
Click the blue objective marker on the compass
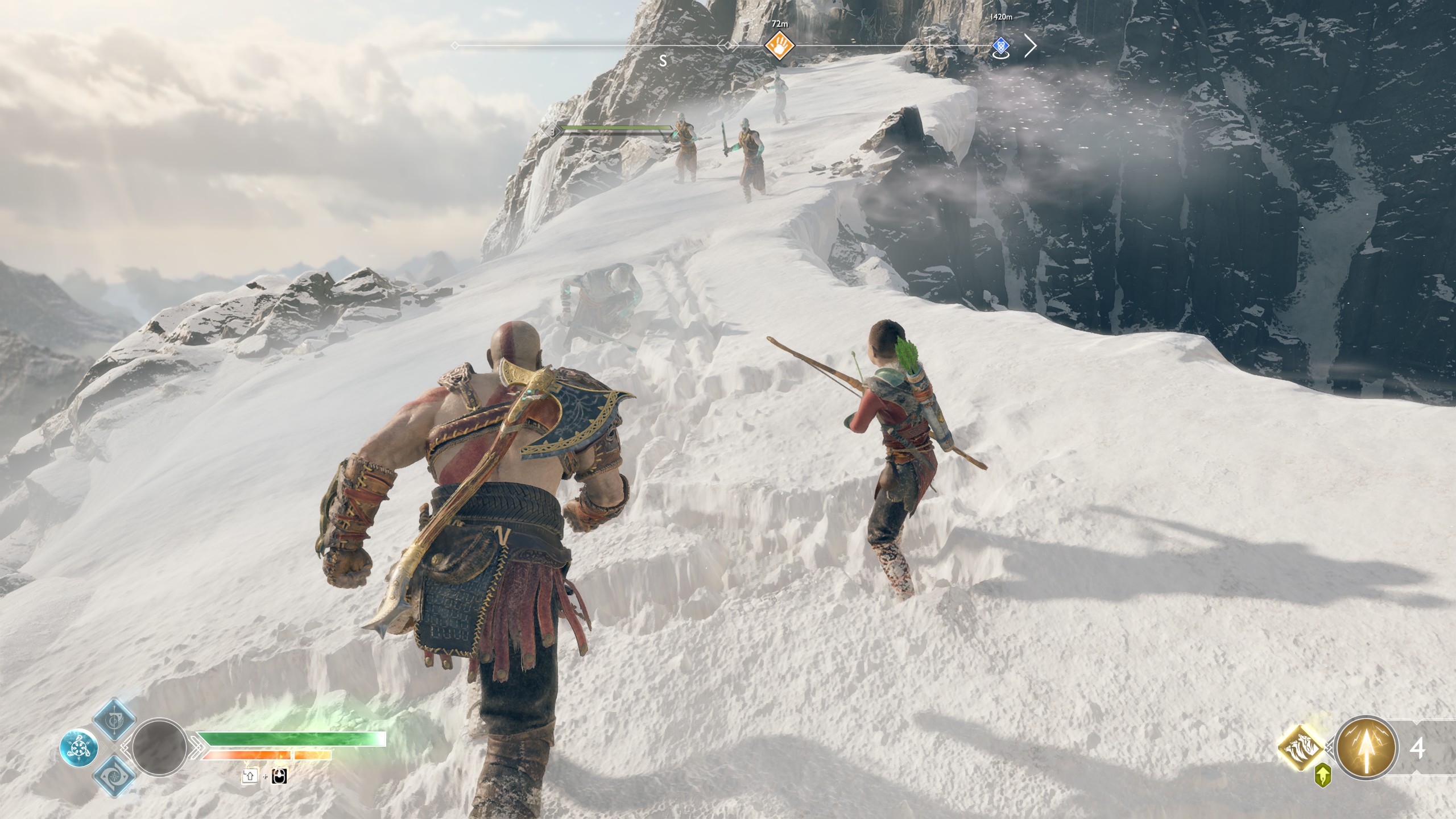1001,46
